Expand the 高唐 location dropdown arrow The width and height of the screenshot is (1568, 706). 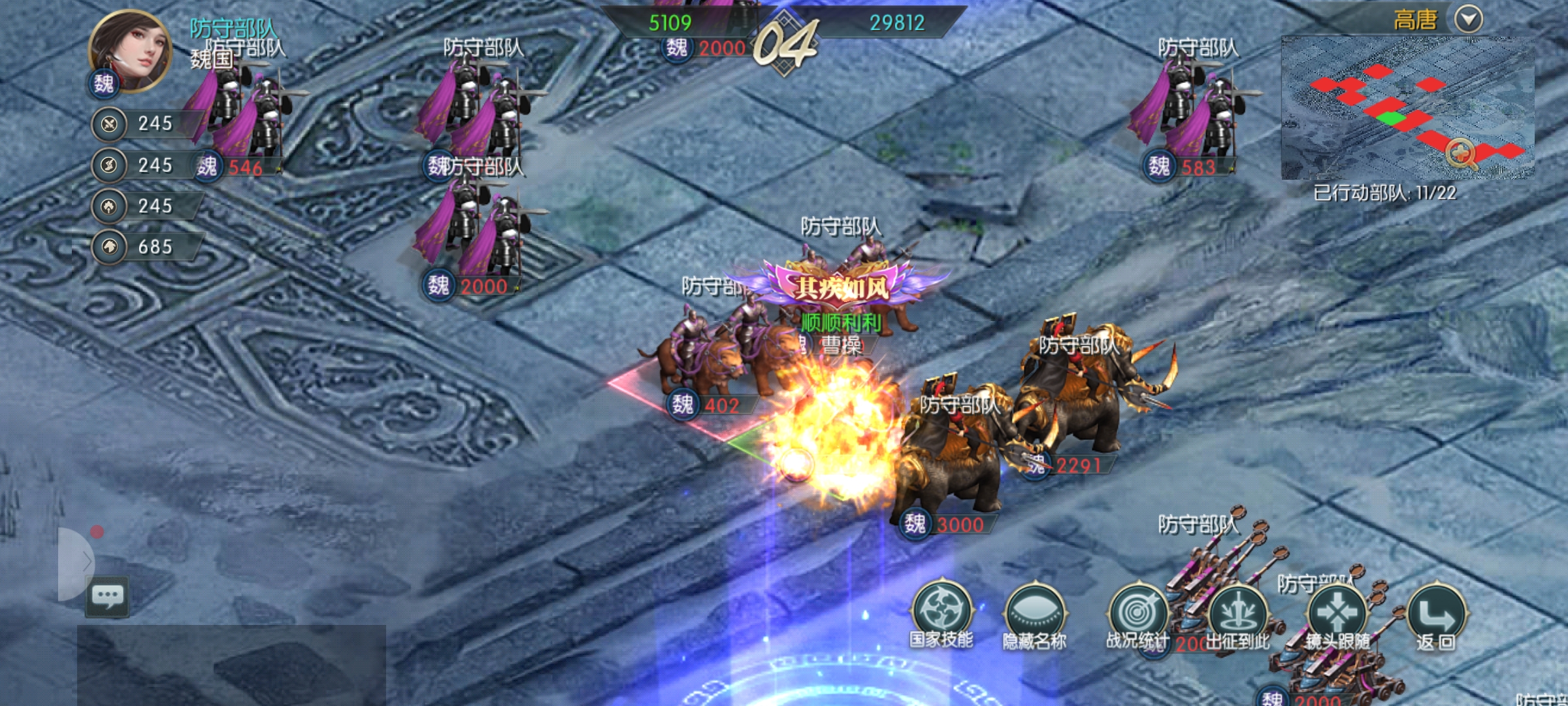pyautogui.click(x=1468, y=19)
